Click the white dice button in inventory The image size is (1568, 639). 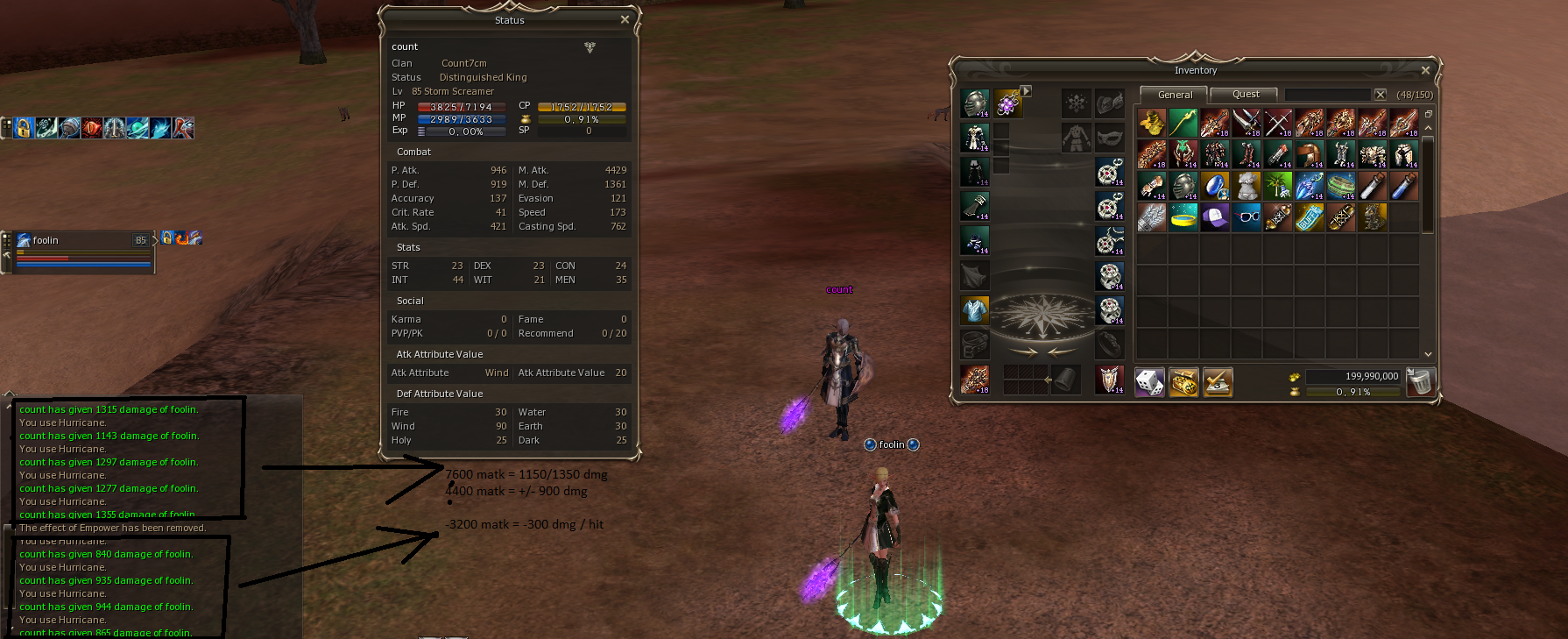1149,382
